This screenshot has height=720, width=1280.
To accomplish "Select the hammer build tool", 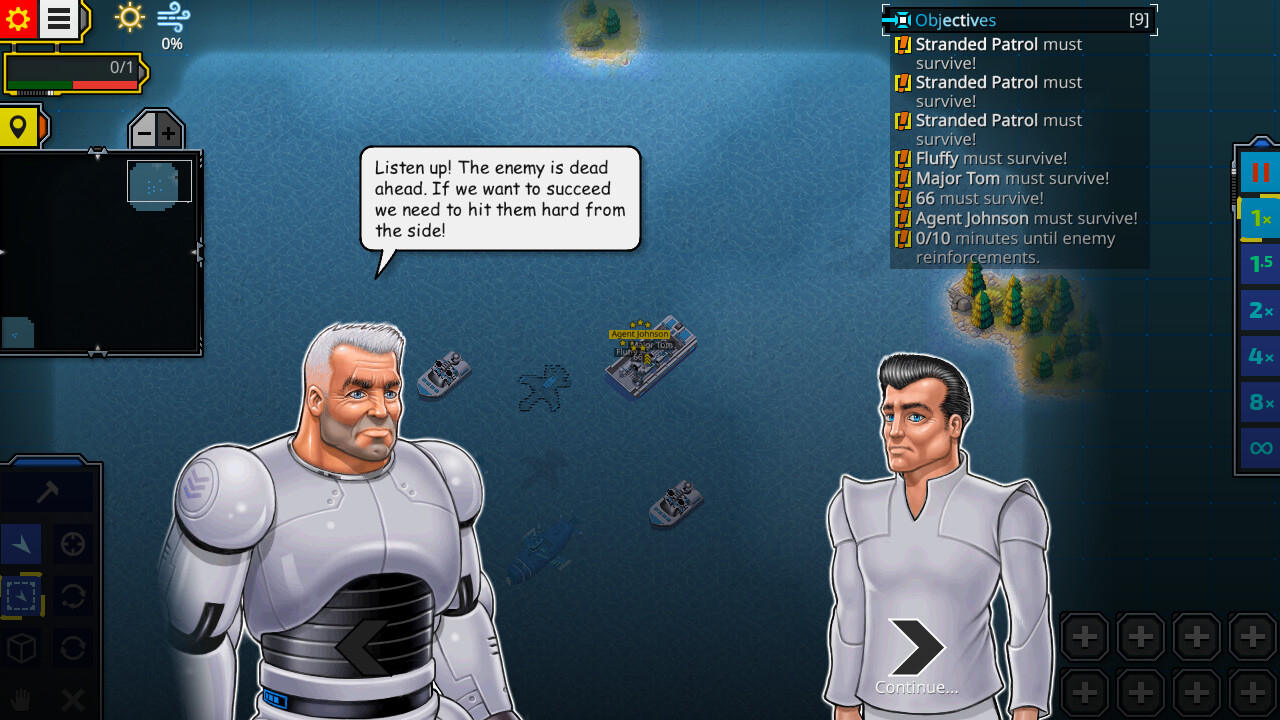I will 47,488.
